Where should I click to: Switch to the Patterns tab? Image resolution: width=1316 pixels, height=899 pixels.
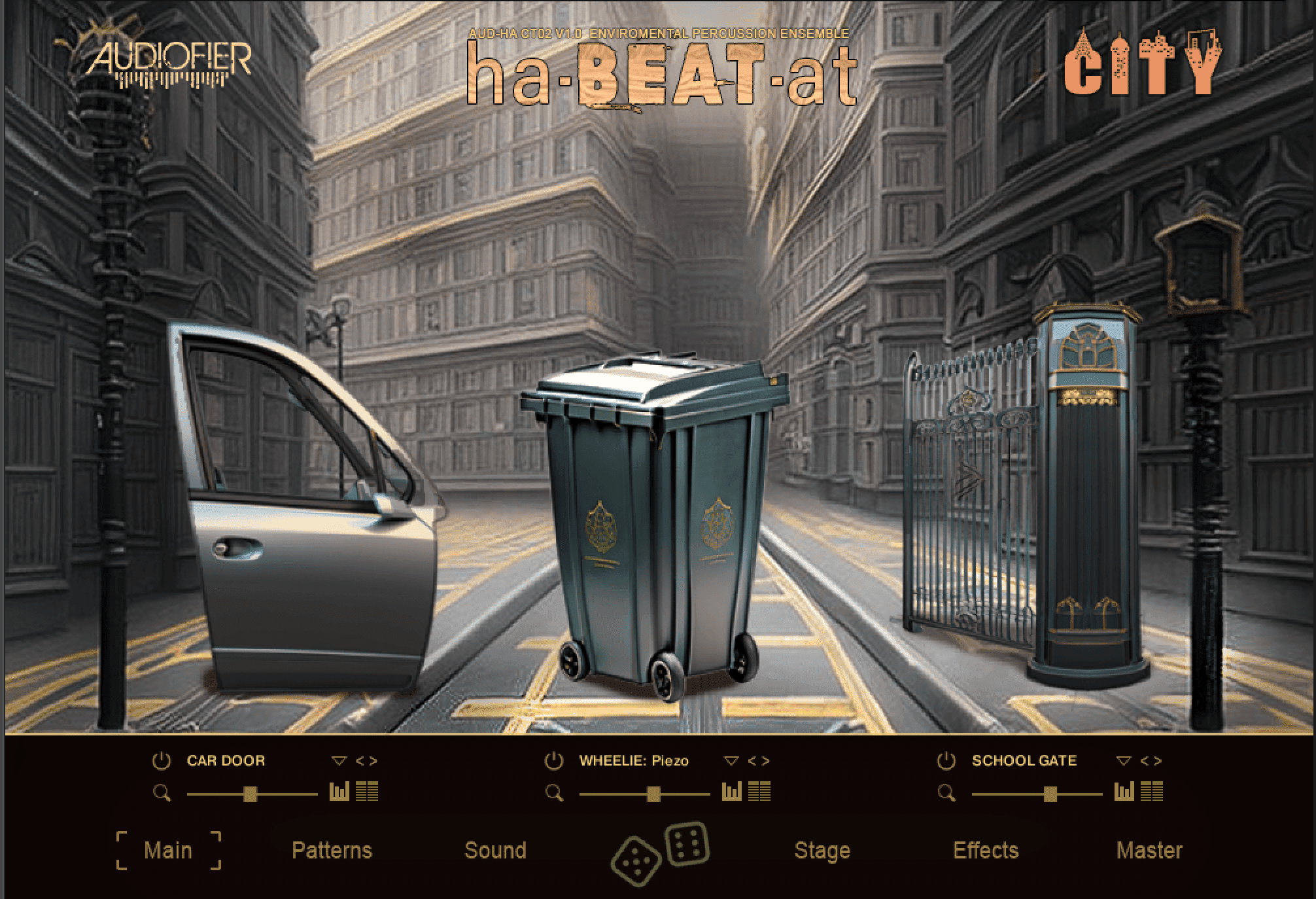(x=332, y=851)
